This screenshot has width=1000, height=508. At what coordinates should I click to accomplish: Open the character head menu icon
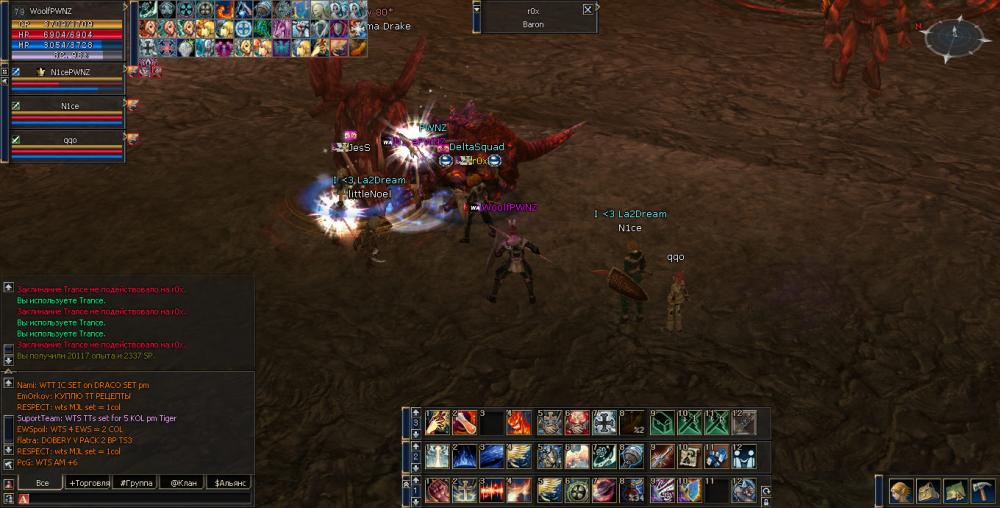(x=900, y=490)
